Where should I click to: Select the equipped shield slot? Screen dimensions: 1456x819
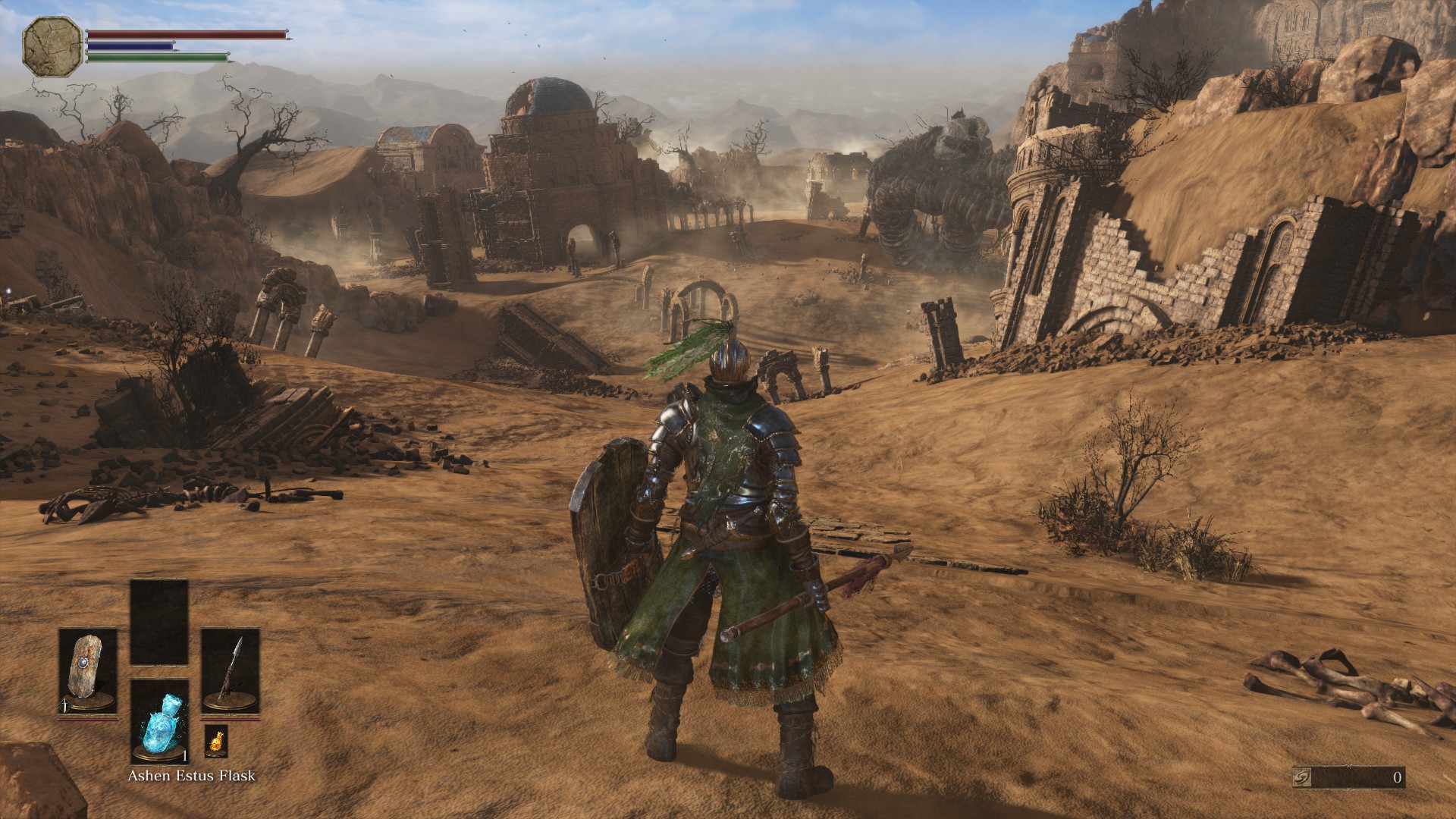88,671
